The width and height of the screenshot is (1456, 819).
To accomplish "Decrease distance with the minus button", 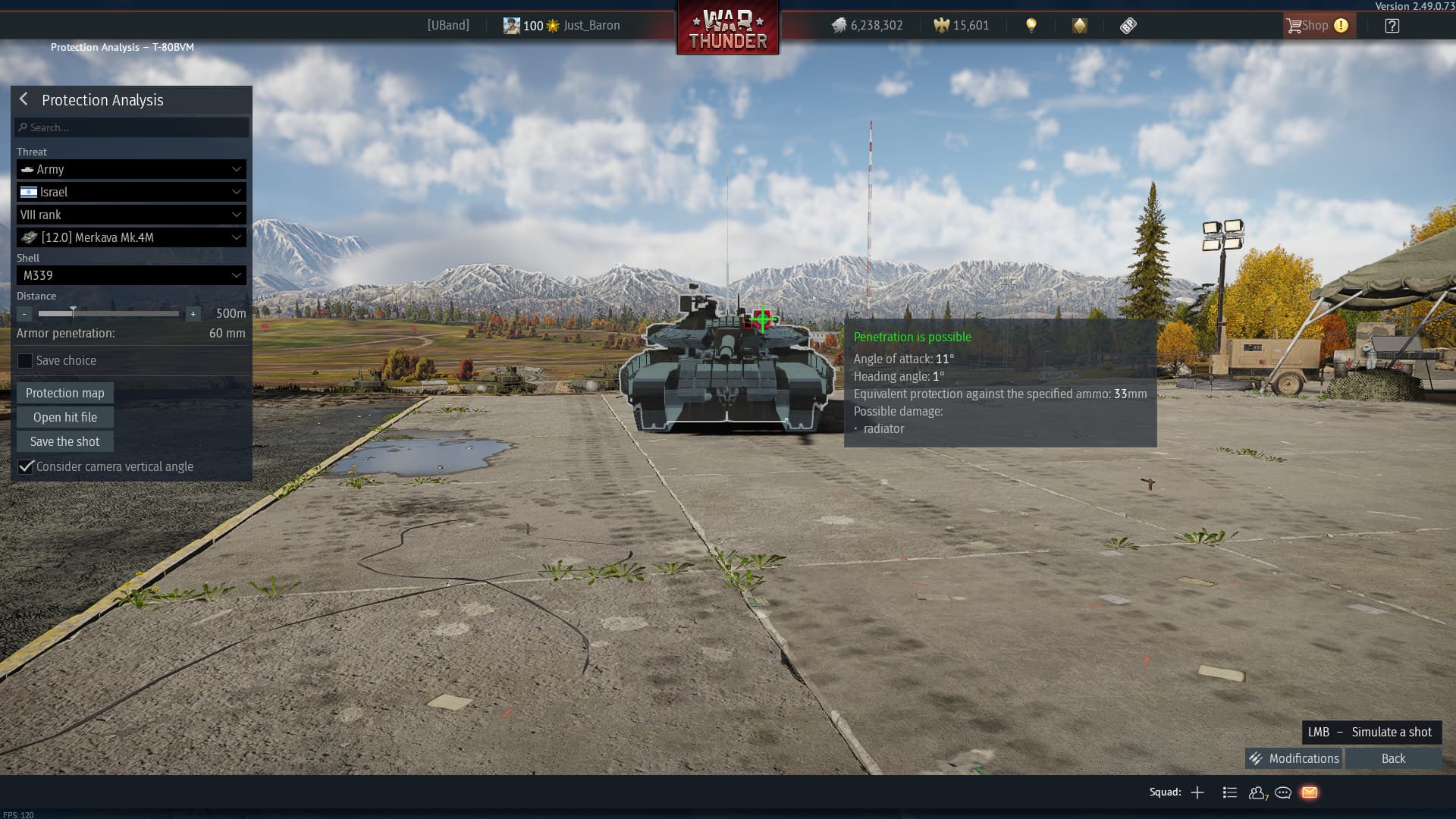I will click(x=24, y=313).
